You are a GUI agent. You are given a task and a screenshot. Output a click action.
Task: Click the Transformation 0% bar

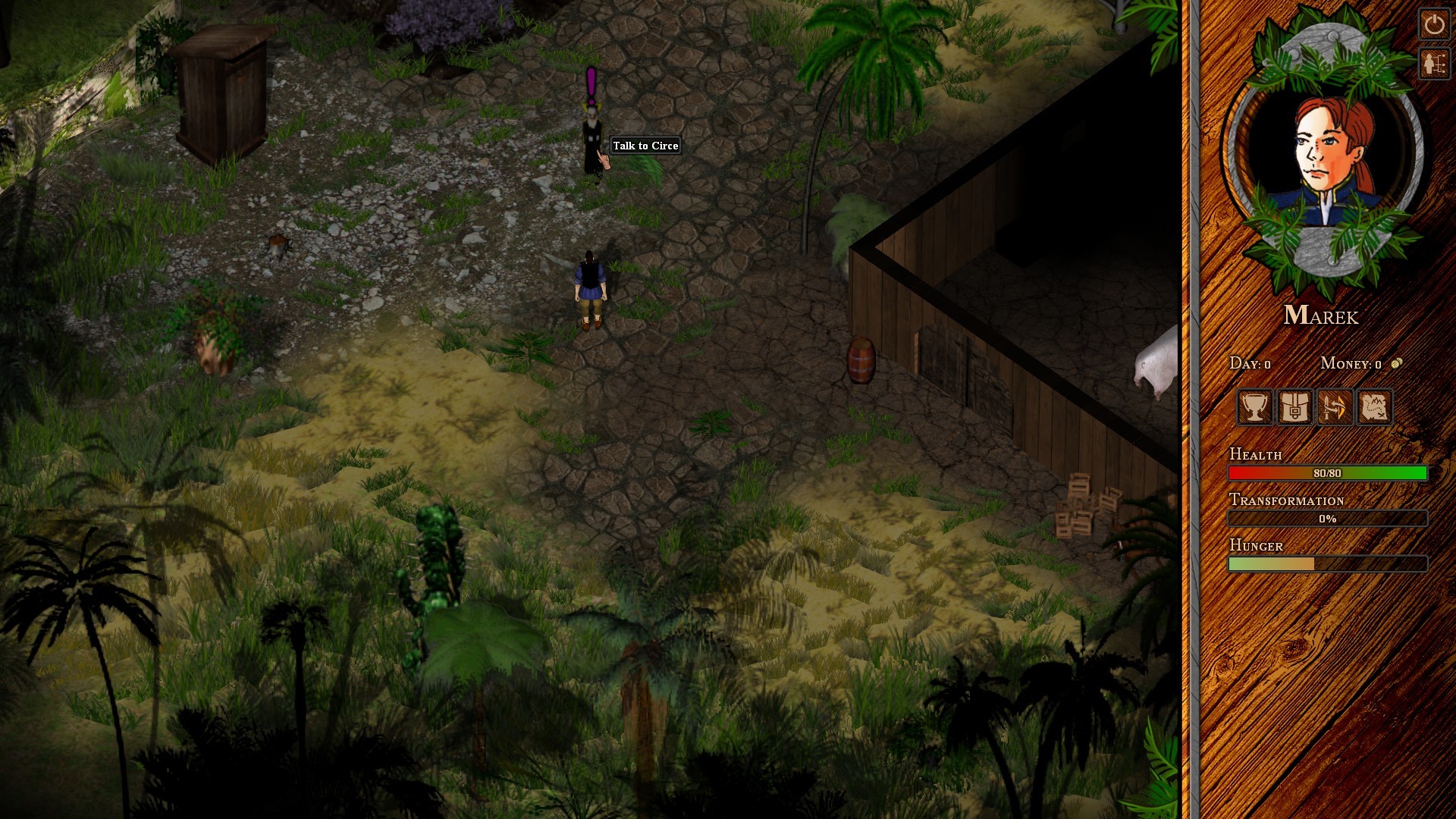coord(1327,519)
